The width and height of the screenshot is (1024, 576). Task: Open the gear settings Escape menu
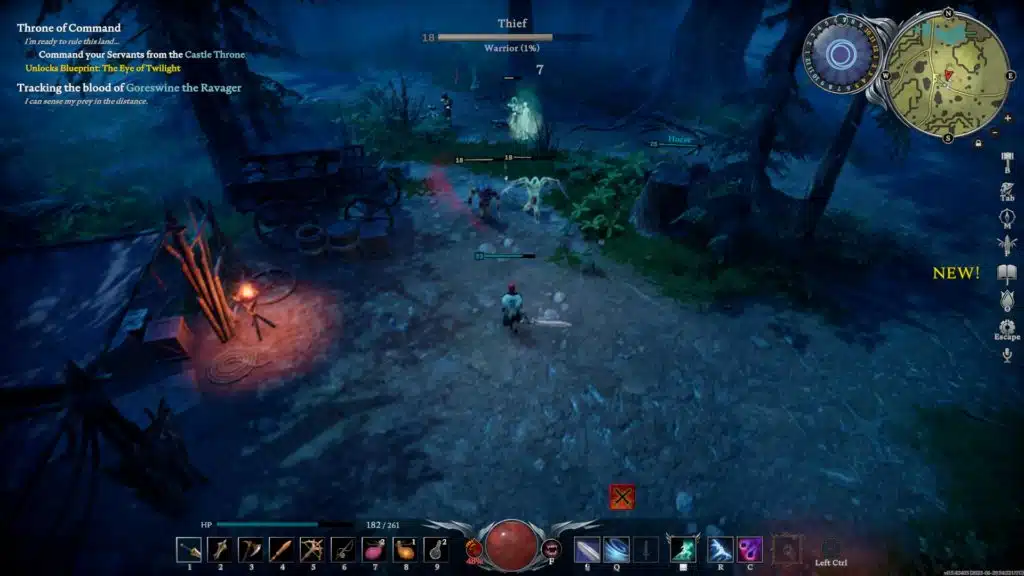1007,327
